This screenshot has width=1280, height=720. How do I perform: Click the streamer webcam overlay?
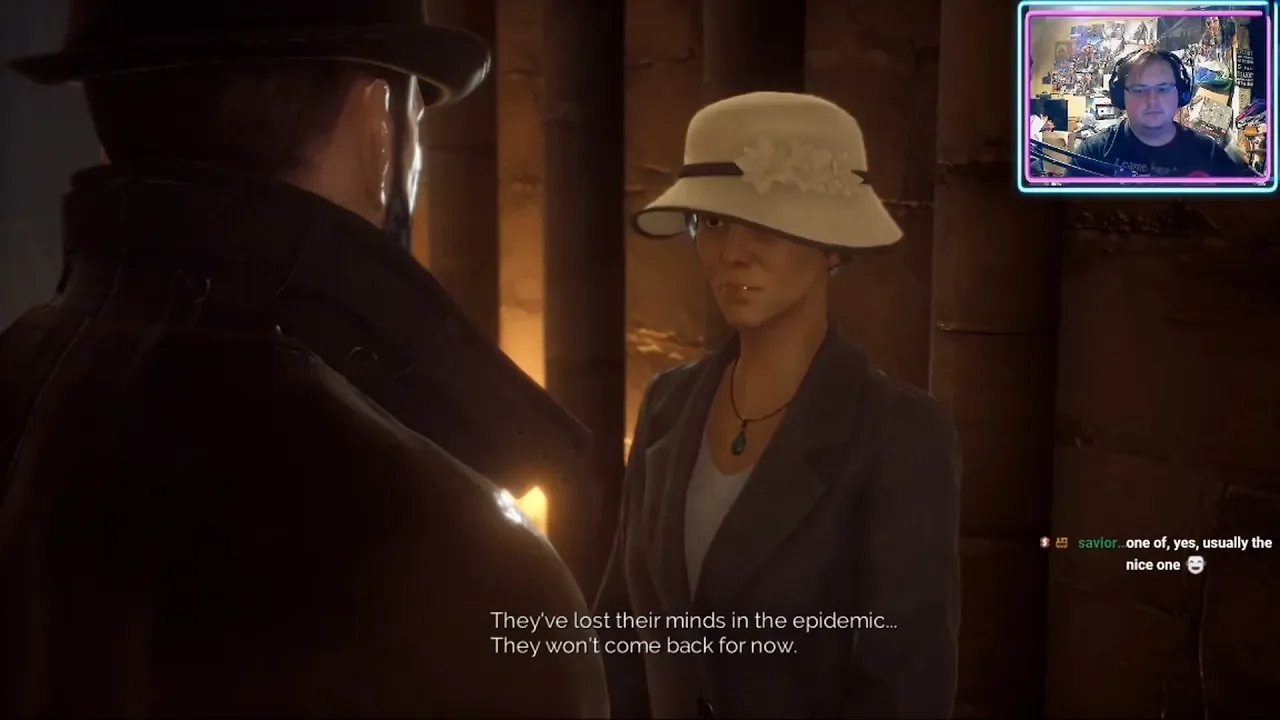click(1146, 96)
